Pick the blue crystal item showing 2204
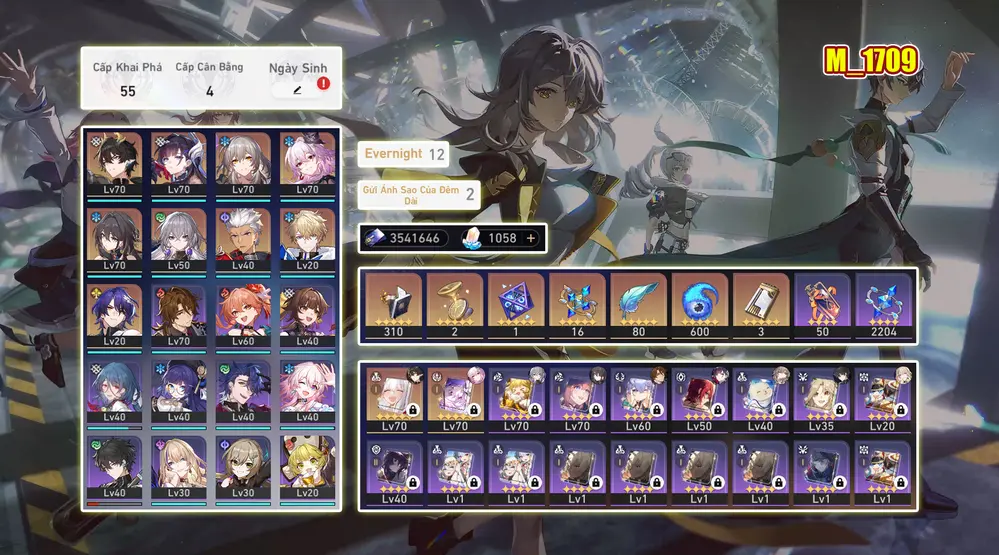Screen dimensions: 999x555 pos(883,304)
